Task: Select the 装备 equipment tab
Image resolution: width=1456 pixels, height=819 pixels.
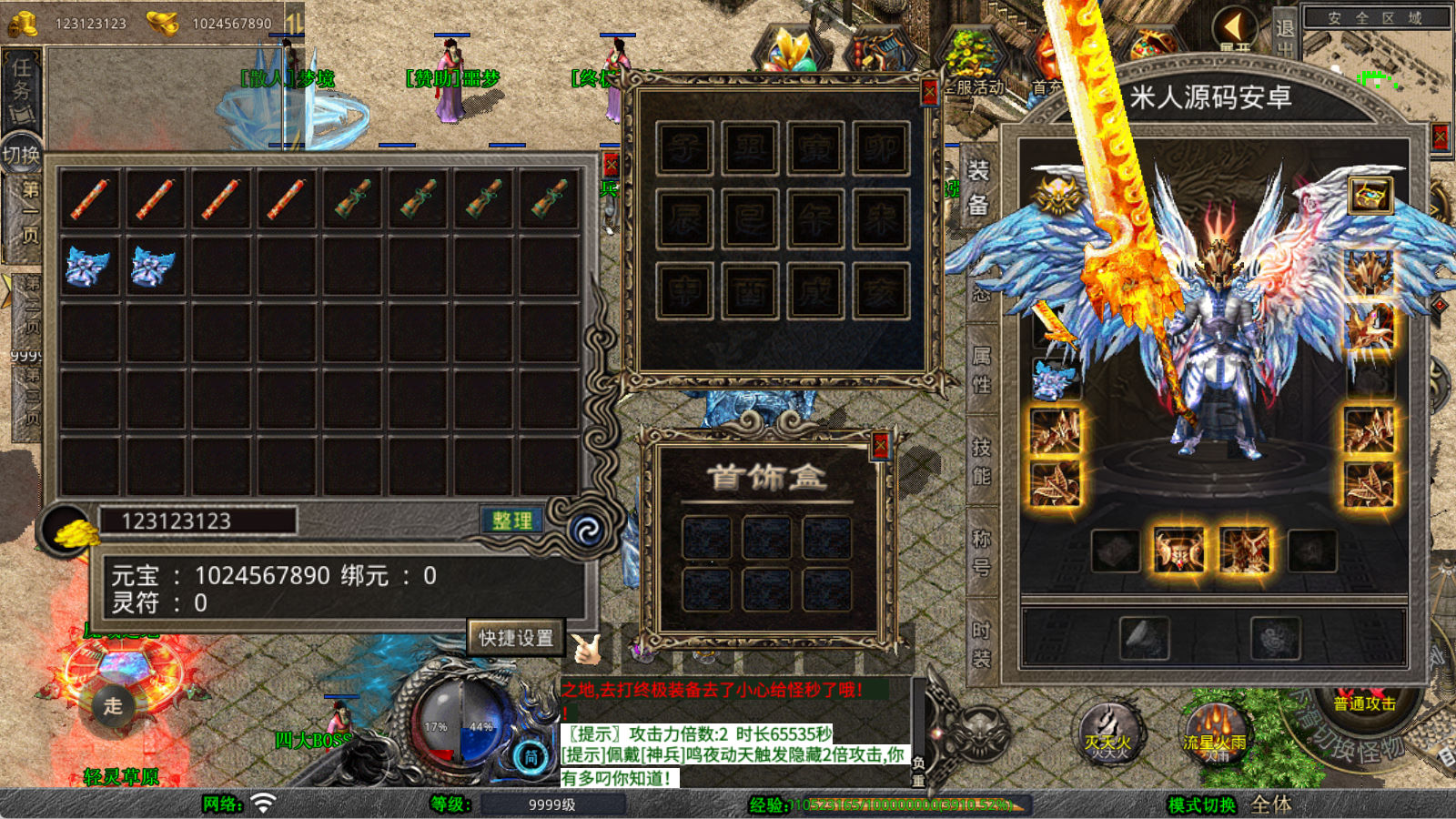Action: (978, 187)
